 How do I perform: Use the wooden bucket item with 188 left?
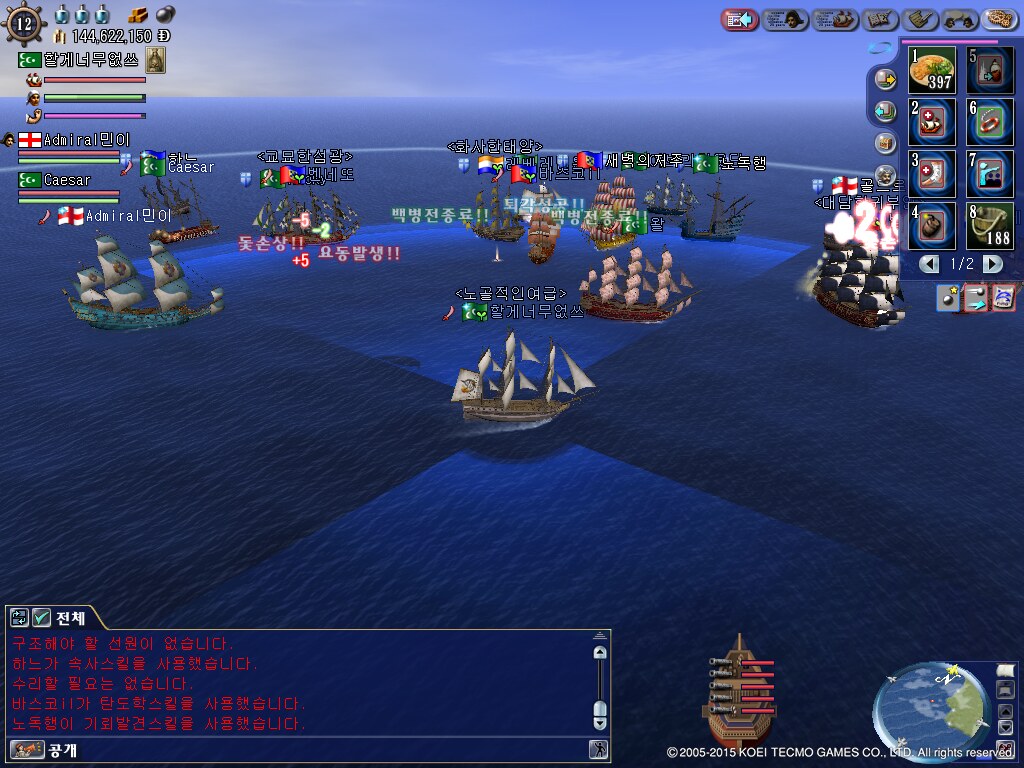click(990, 226)
